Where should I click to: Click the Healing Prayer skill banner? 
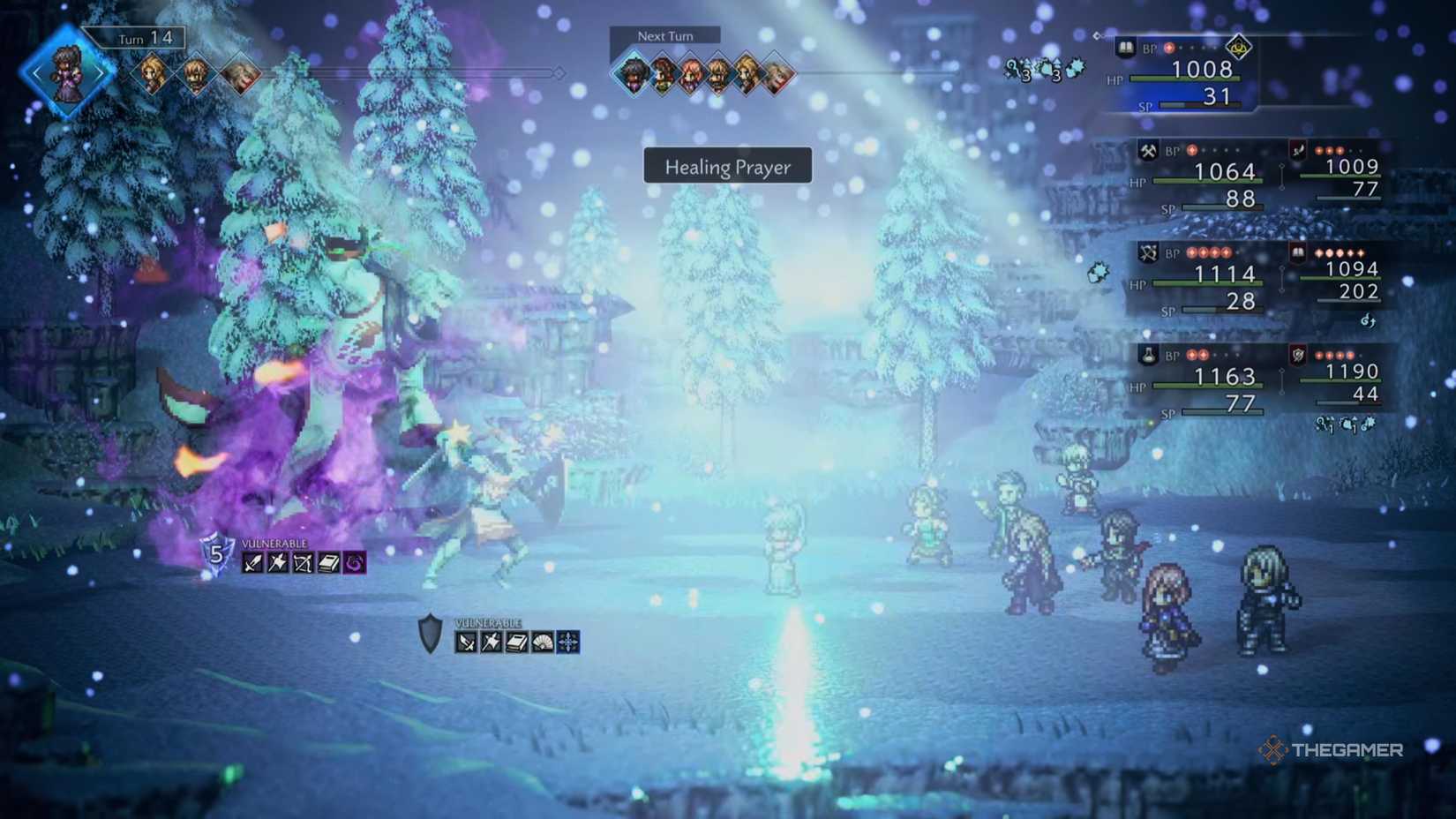(x=728, y=167)
